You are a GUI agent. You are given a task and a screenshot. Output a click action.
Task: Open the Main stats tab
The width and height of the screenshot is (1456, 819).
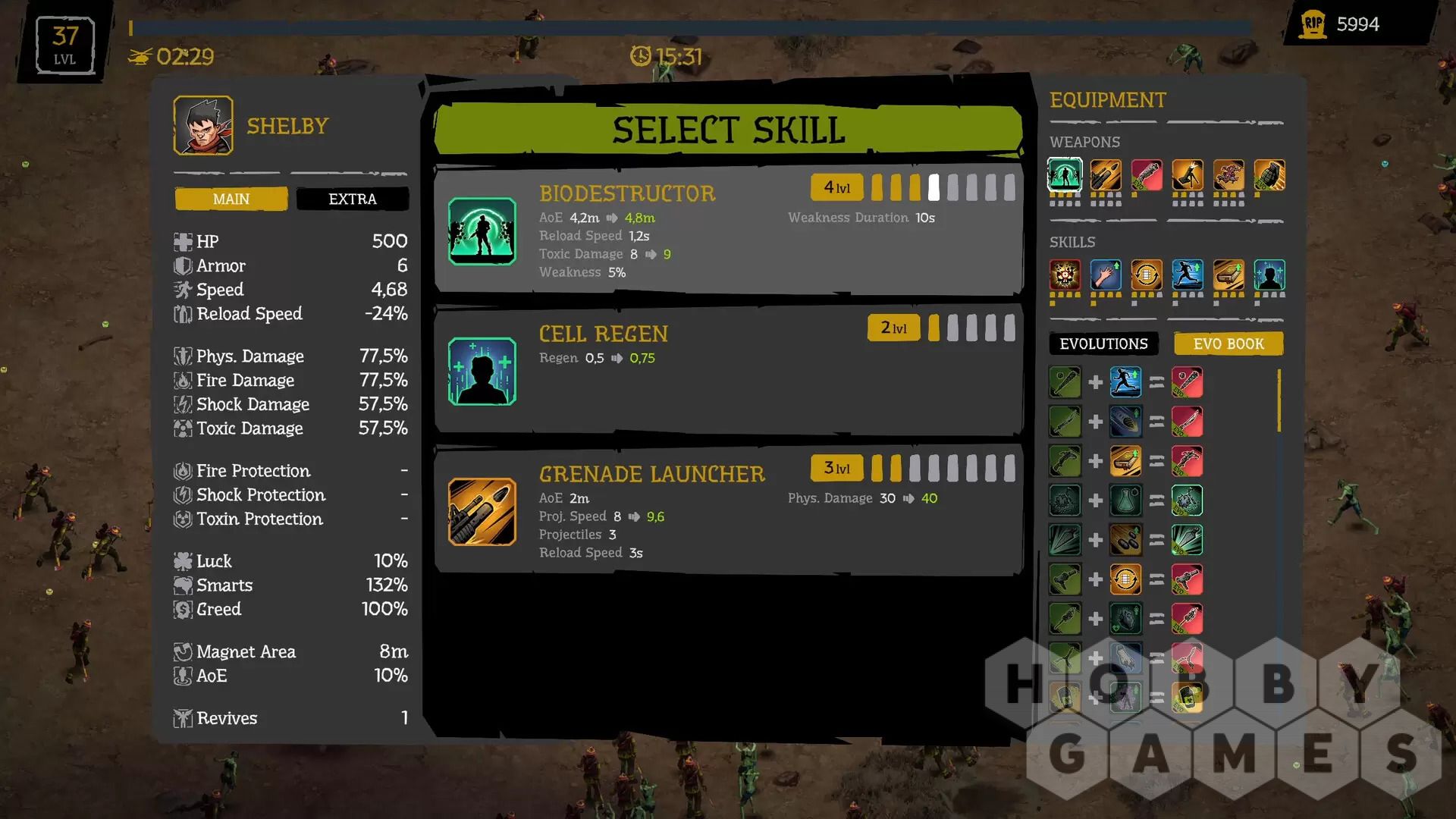coord(231,199)
